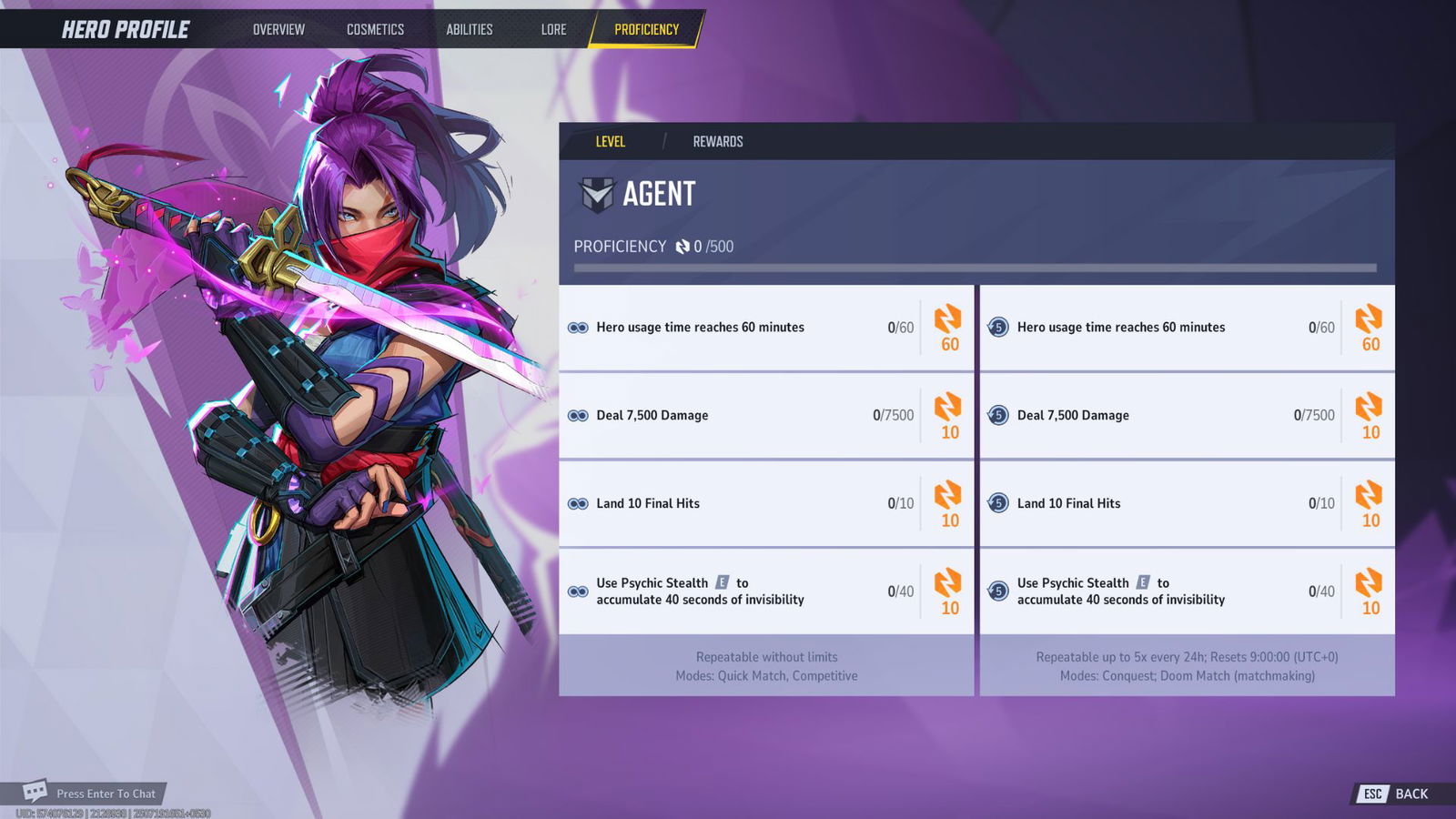The height and width of the screenshot is (819, 1456).
Task: Click the infinity repeat icon on Land 10 Final Hits
Action: 580,503
